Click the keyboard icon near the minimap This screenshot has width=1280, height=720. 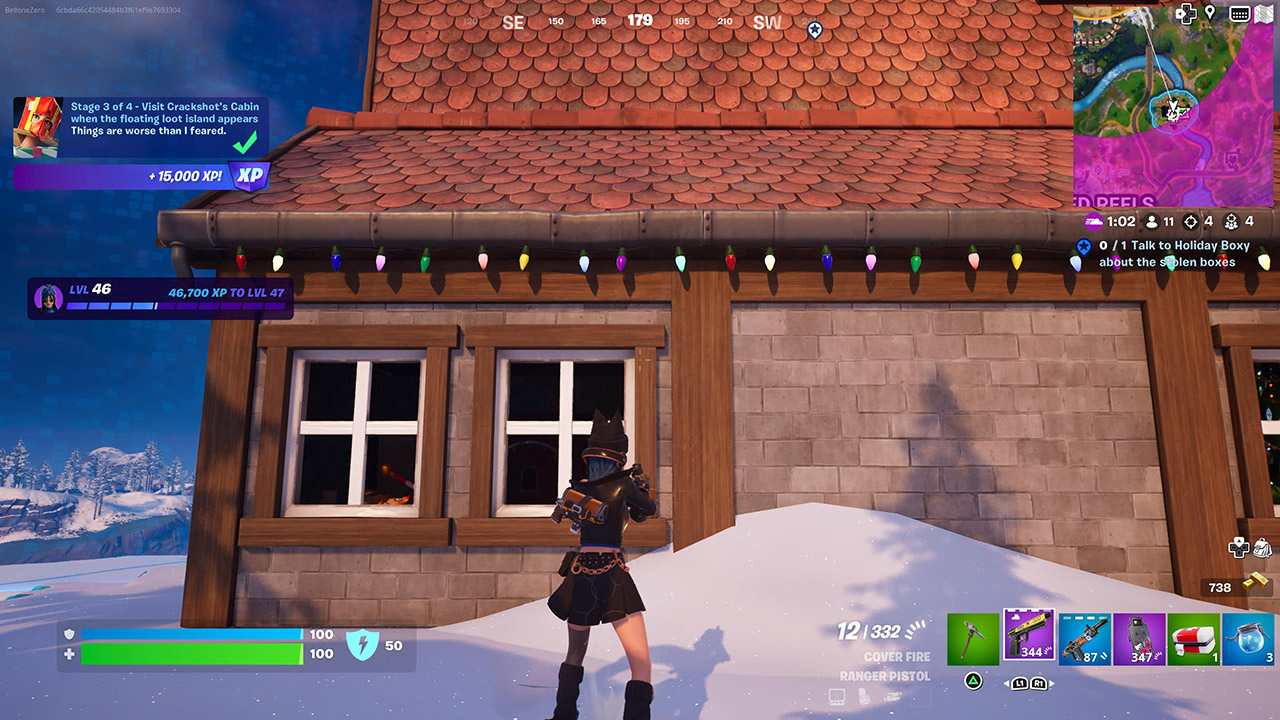click(x=1238, y=13)
